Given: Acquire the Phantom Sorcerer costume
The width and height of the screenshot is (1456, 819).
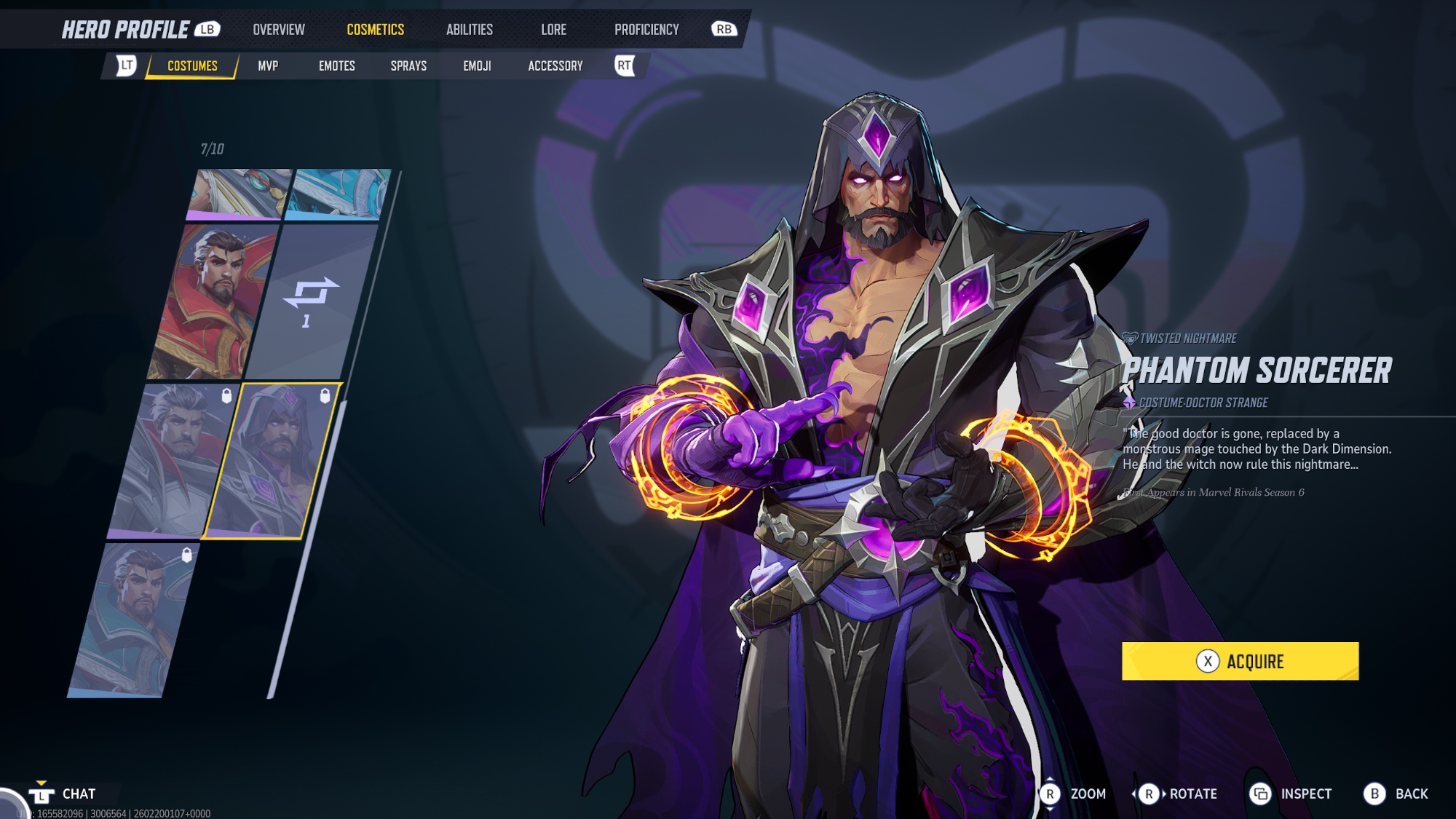Looking at the screenshot, I should (x=1240, y=661).
